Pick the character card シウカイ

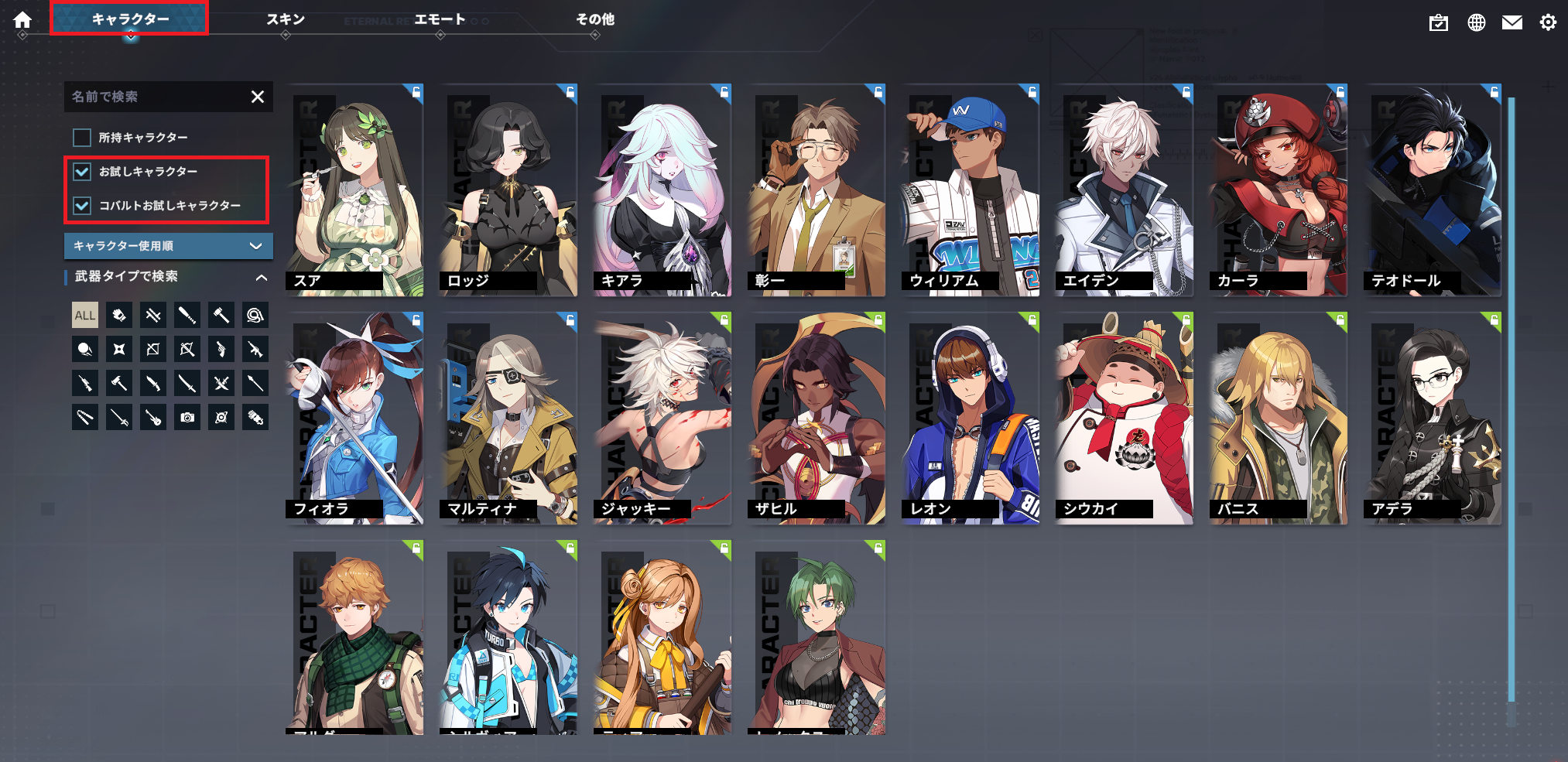tap(1125, 418)
